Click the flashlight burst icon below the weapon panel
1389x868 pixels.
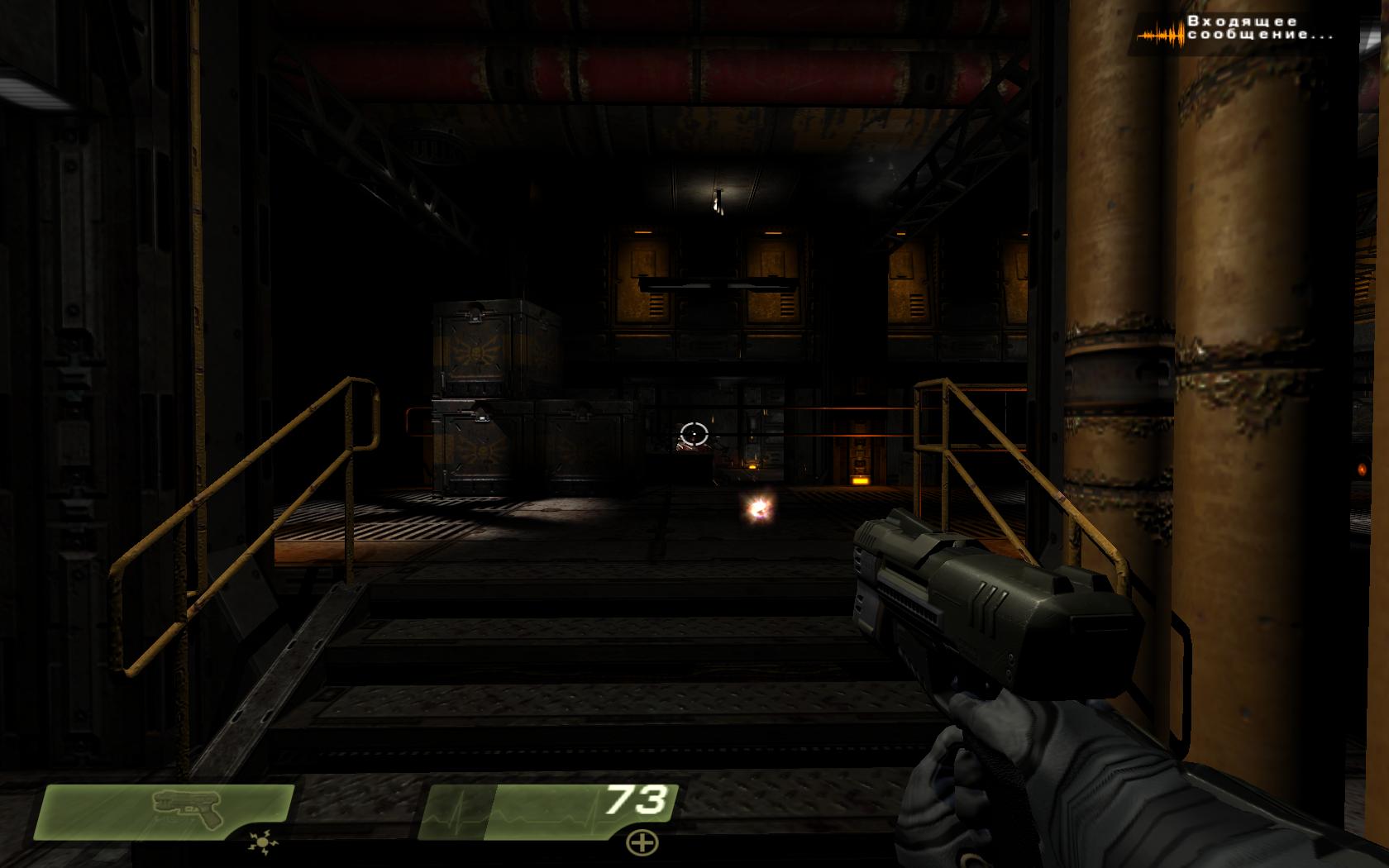pyautogui.click(x=263, y=843)
